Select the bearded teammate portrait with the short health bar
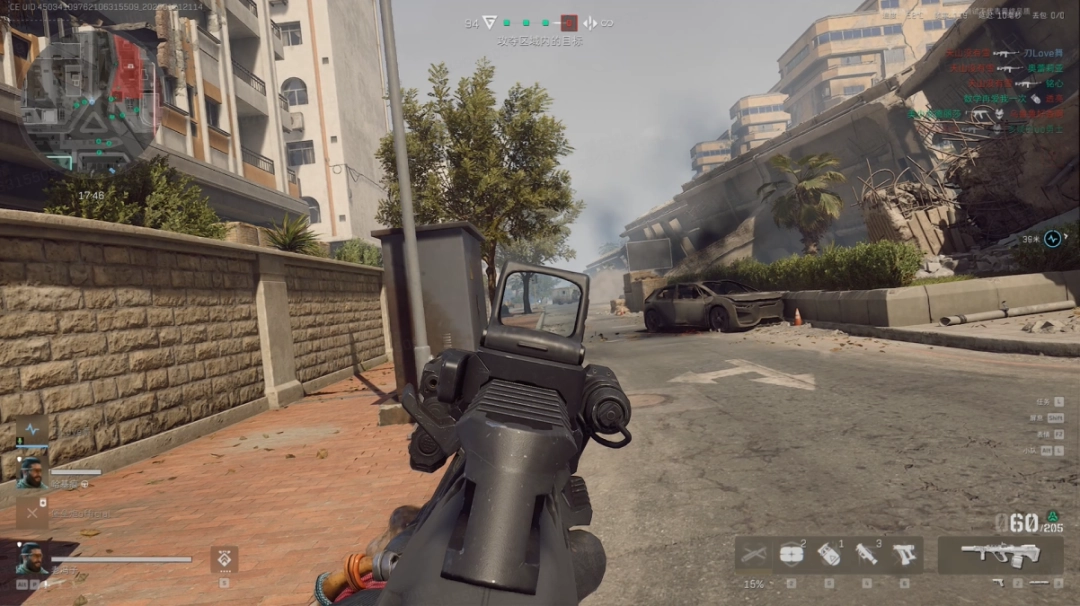Screen dimensions: 1080x606 (x=32, y=473)
